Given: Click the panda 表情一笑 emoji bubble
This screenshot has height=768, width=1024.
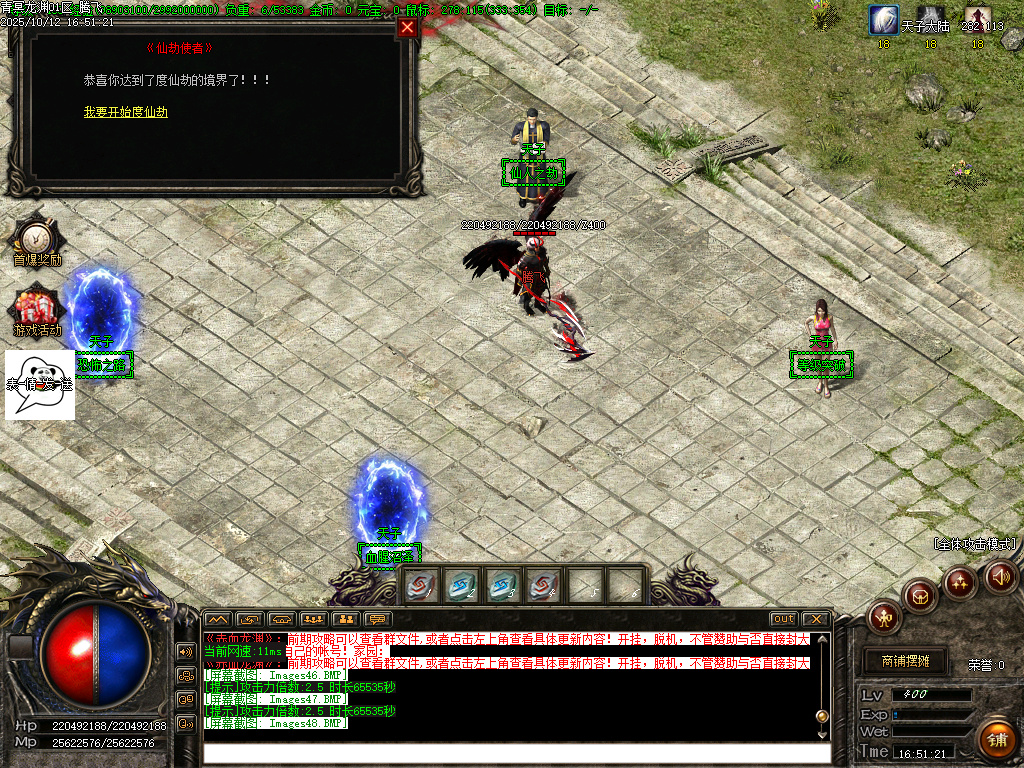Looking at the screenshot, I should (x=40, y=384).
